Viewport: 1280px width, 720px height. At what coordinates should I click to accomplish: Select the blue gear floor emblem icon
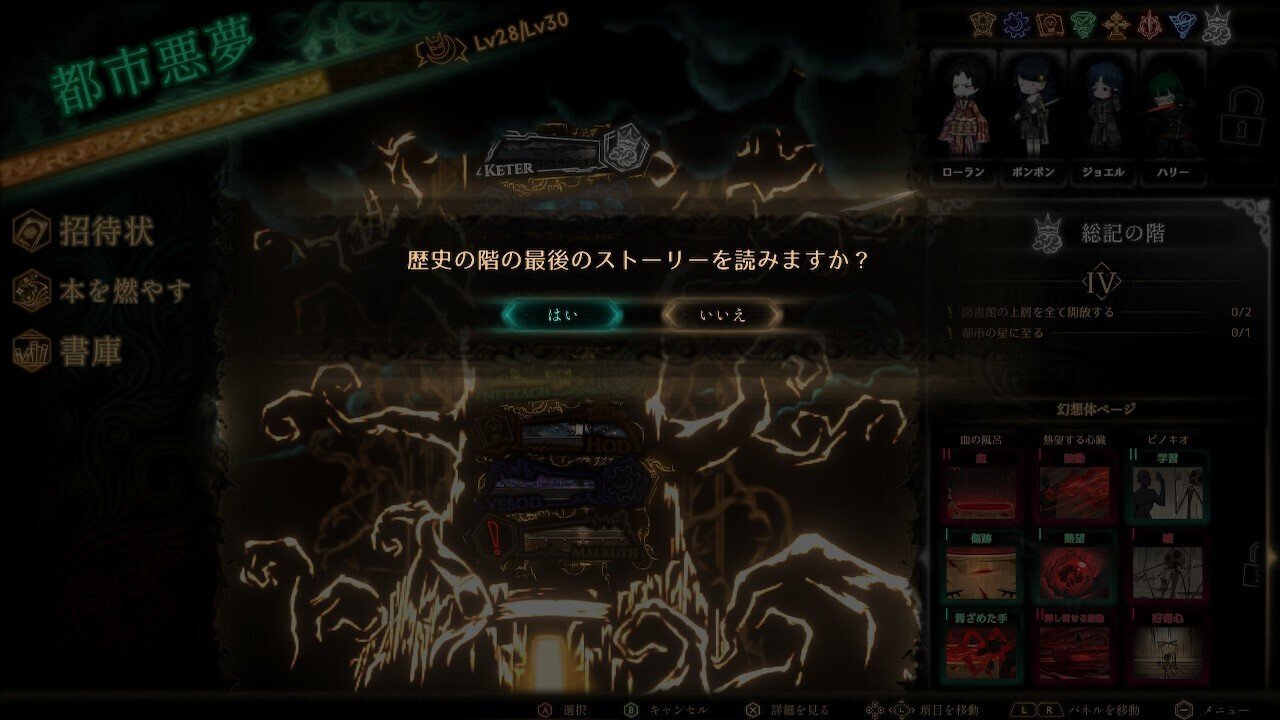[x=1016, y=22]
